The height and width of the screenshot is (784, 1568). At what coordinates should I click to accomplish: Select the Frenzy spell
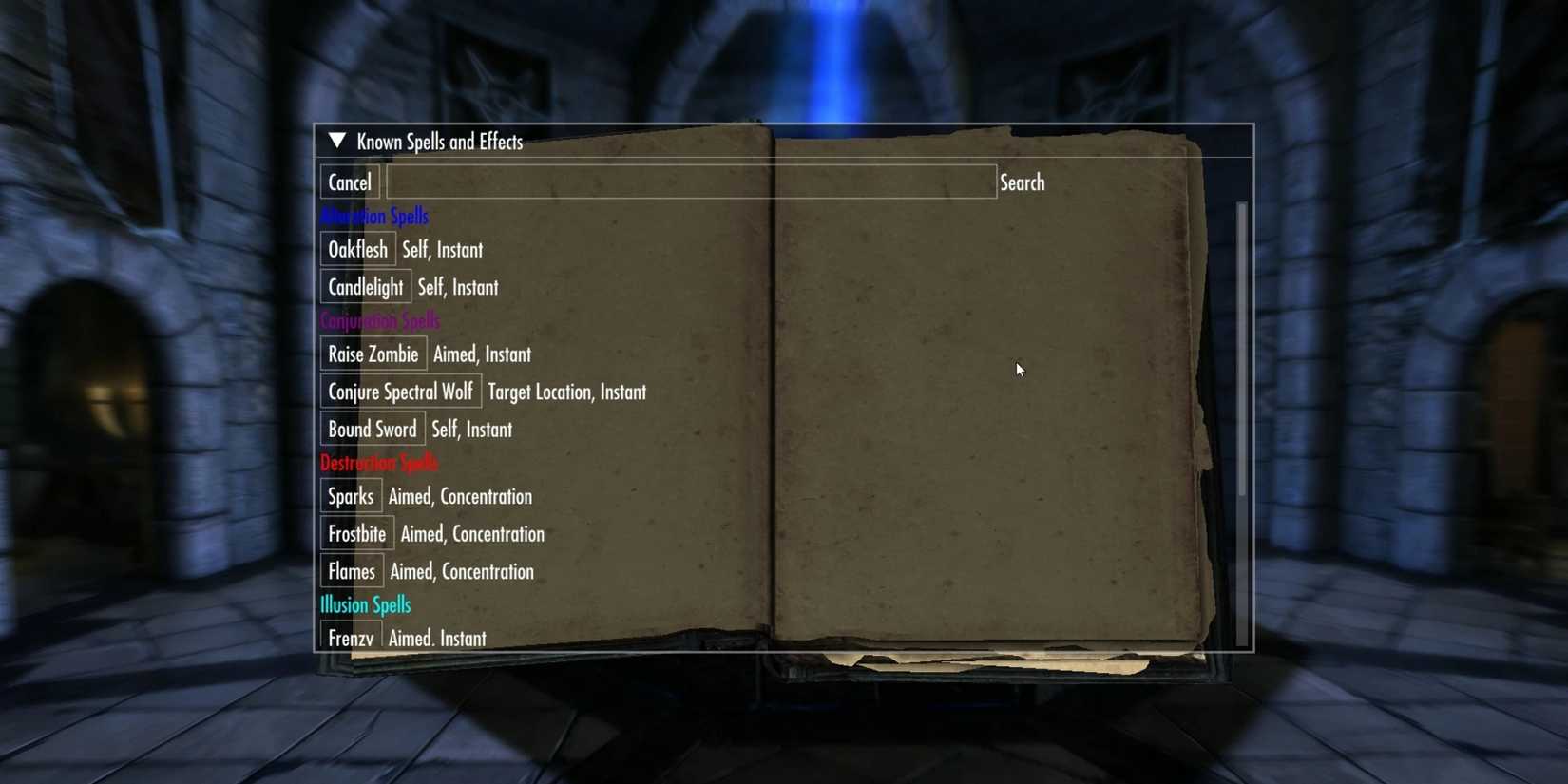click(x=350, y=638)
